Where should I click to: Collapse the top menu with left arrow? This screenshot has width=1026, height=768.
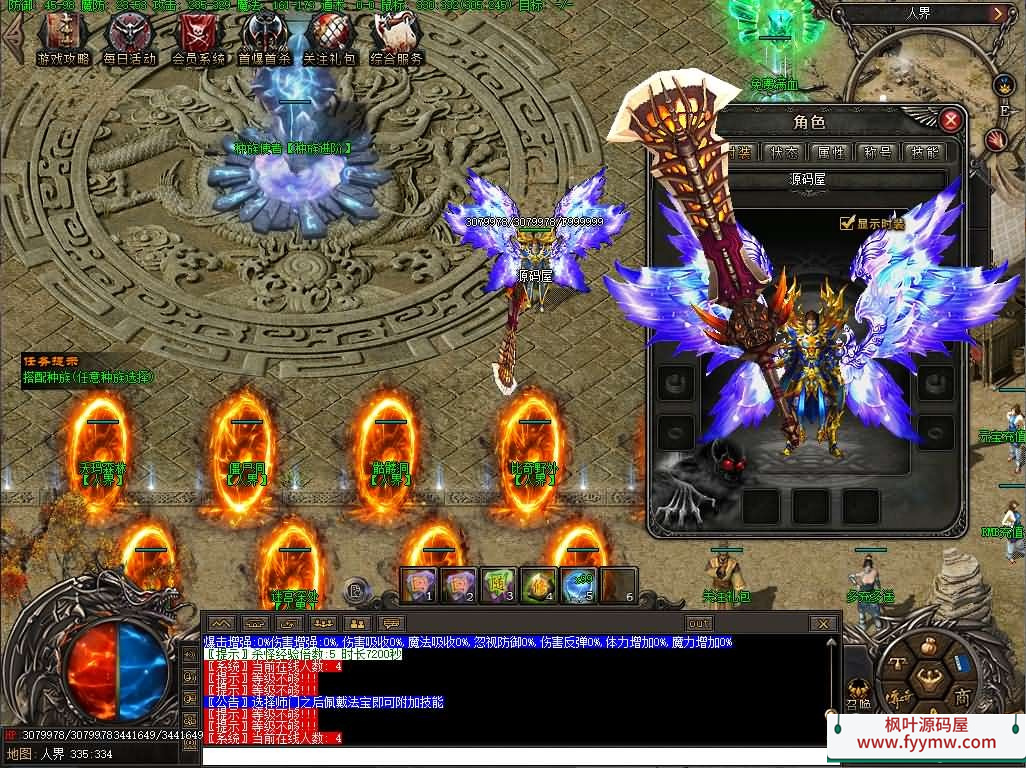coord(13,40)
